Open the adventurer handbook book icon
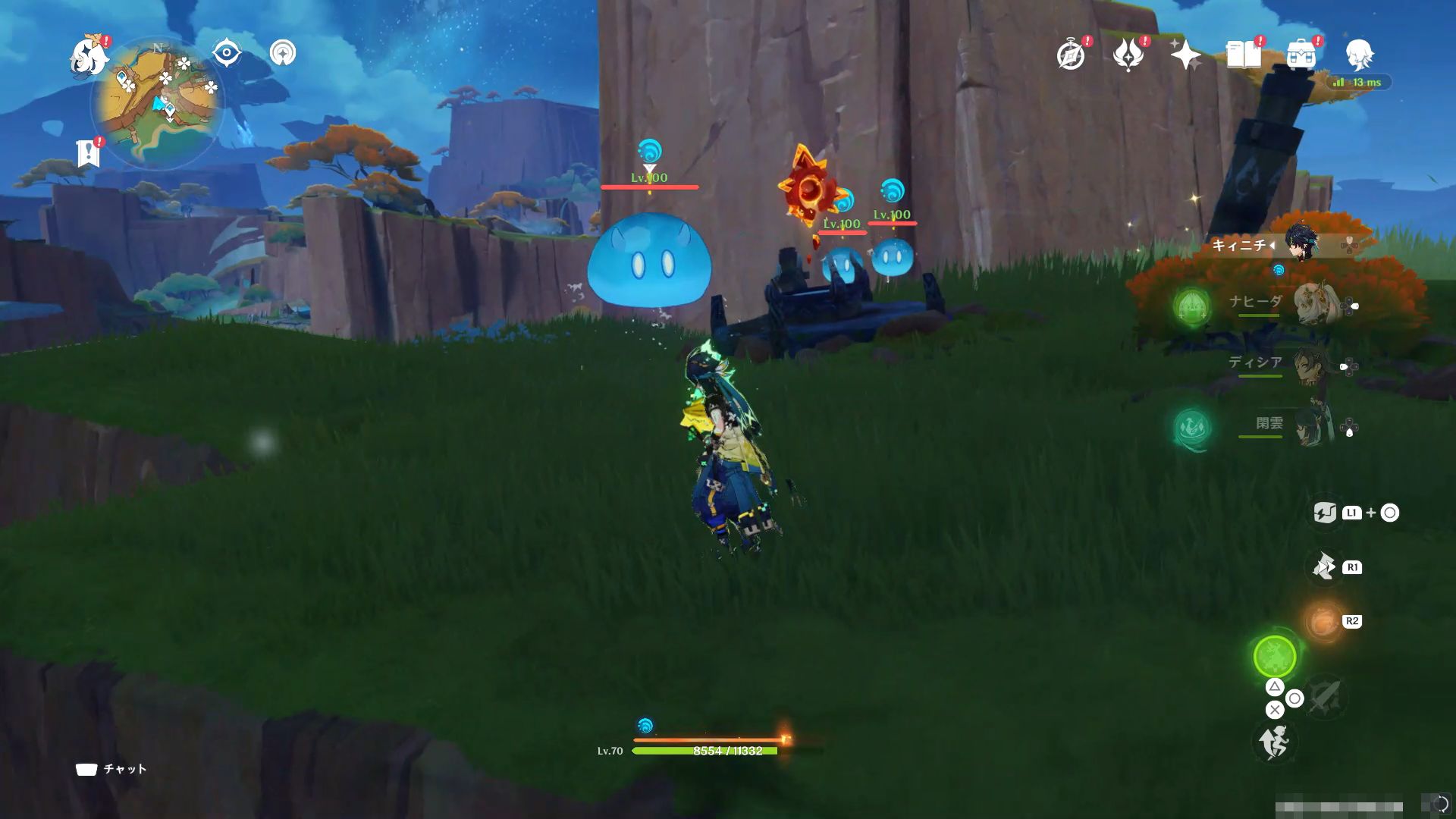 point(1243,55)
